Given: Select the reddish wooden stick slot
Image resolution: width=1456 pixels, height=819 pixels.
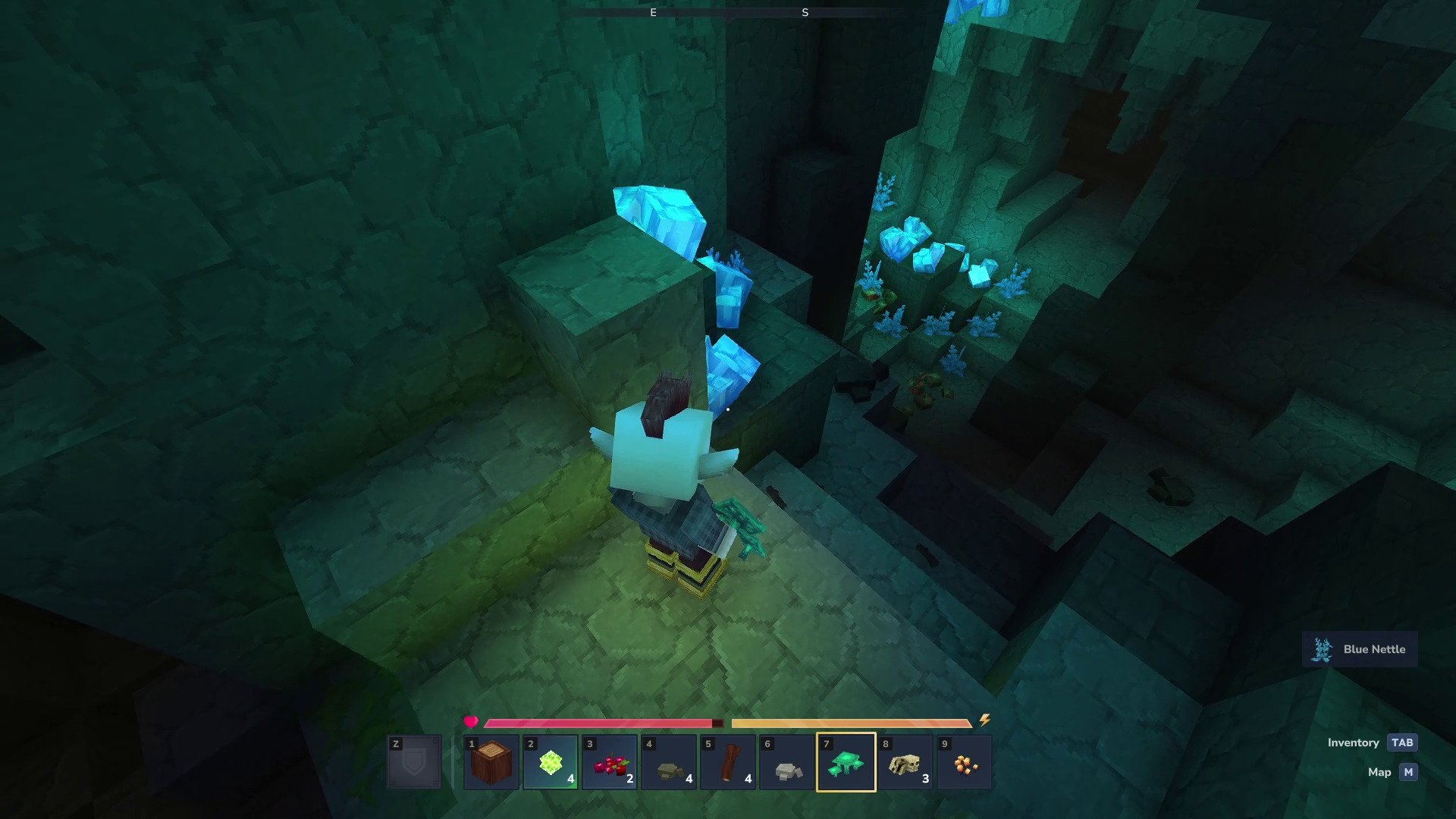Looking at the screenshot, I should click(x=728, y=762).
